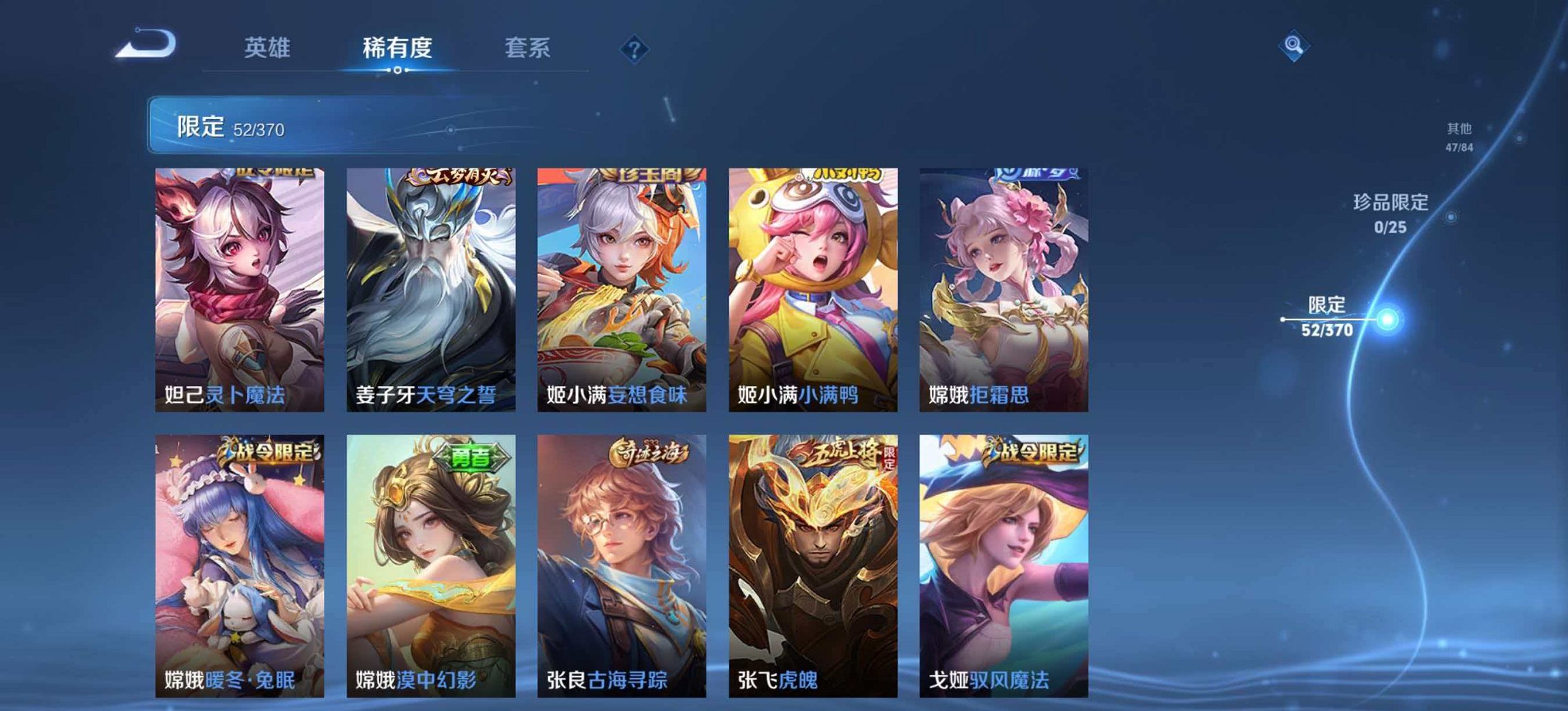This screenshot has height=711, width=1568.
Task: Switch to the 套系 tab
Action: point(527,47)
